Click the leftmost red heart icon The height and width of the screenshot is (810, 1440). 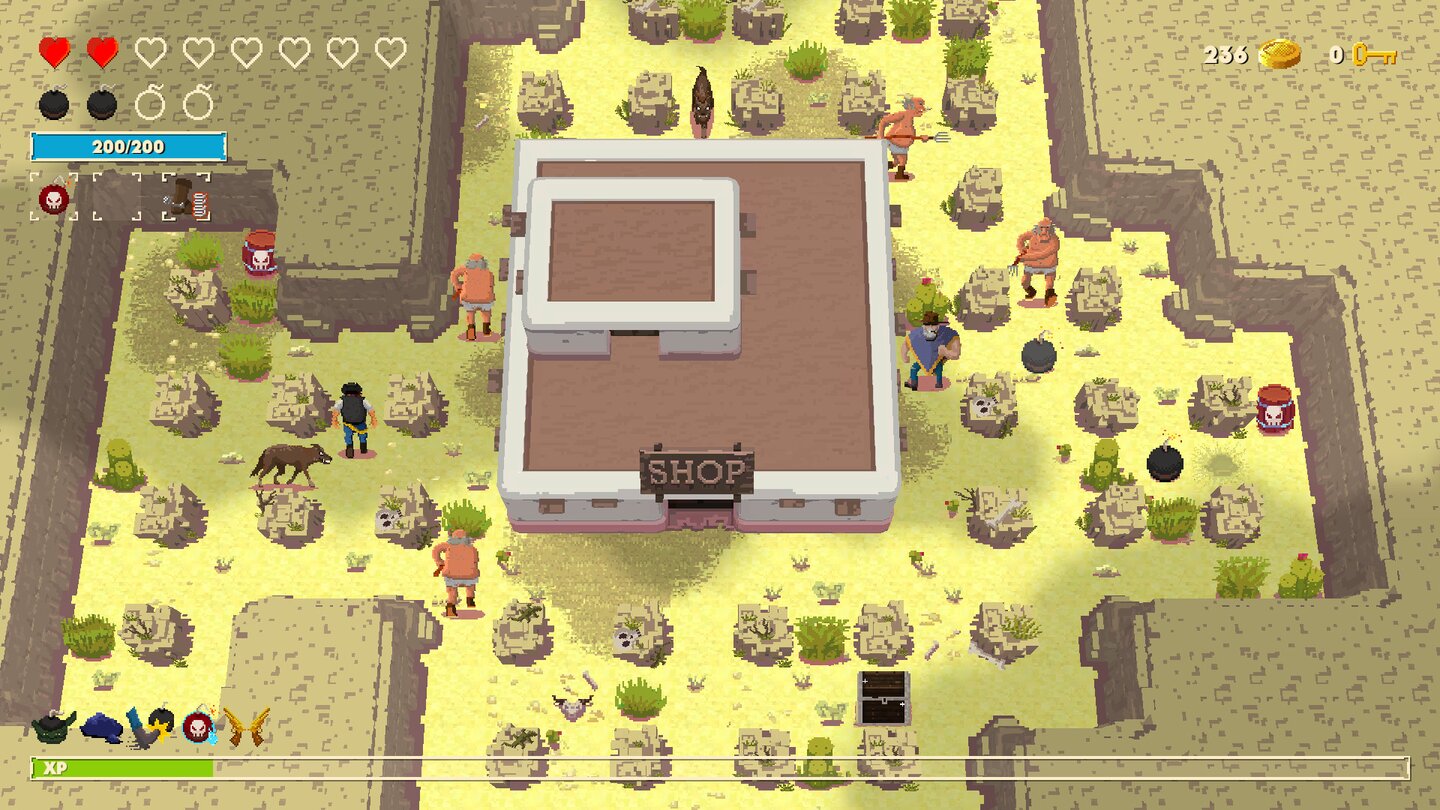pos(52,53)
